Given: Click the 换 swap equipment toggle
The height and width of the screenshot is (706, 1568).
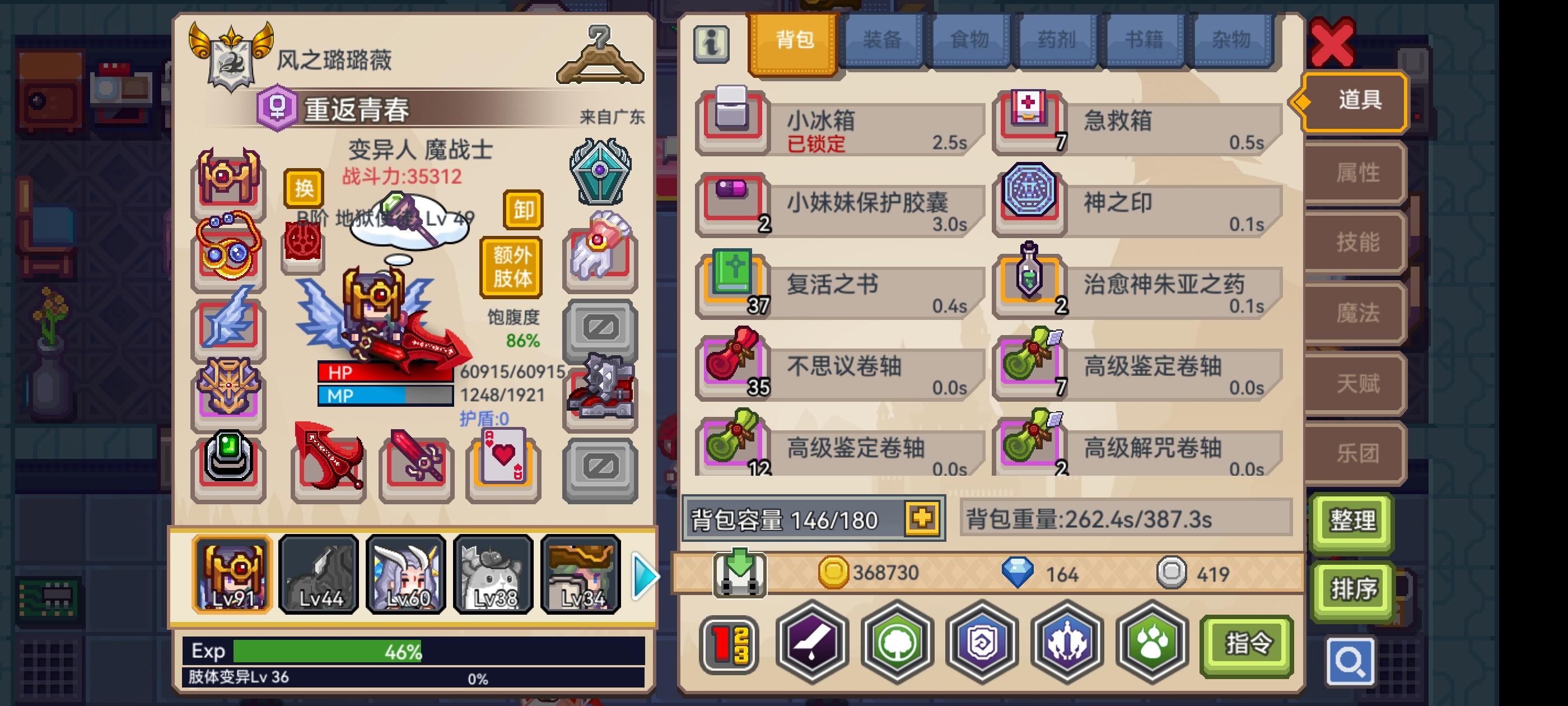Looking at the screenshot, I should pos(304,189).
